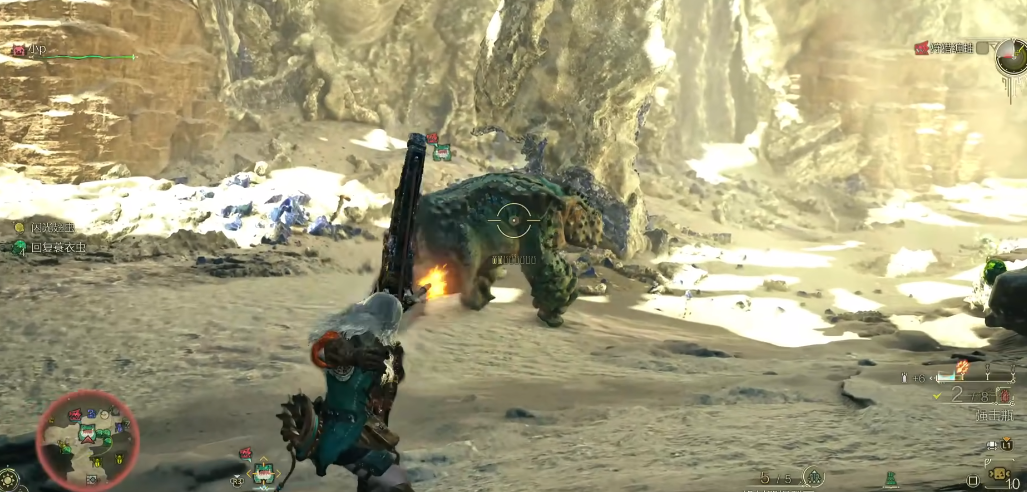The width and height of the screenshot is (1027, 492).
Task: Select the green monster icon on the minimap
Action: [88, 432]
